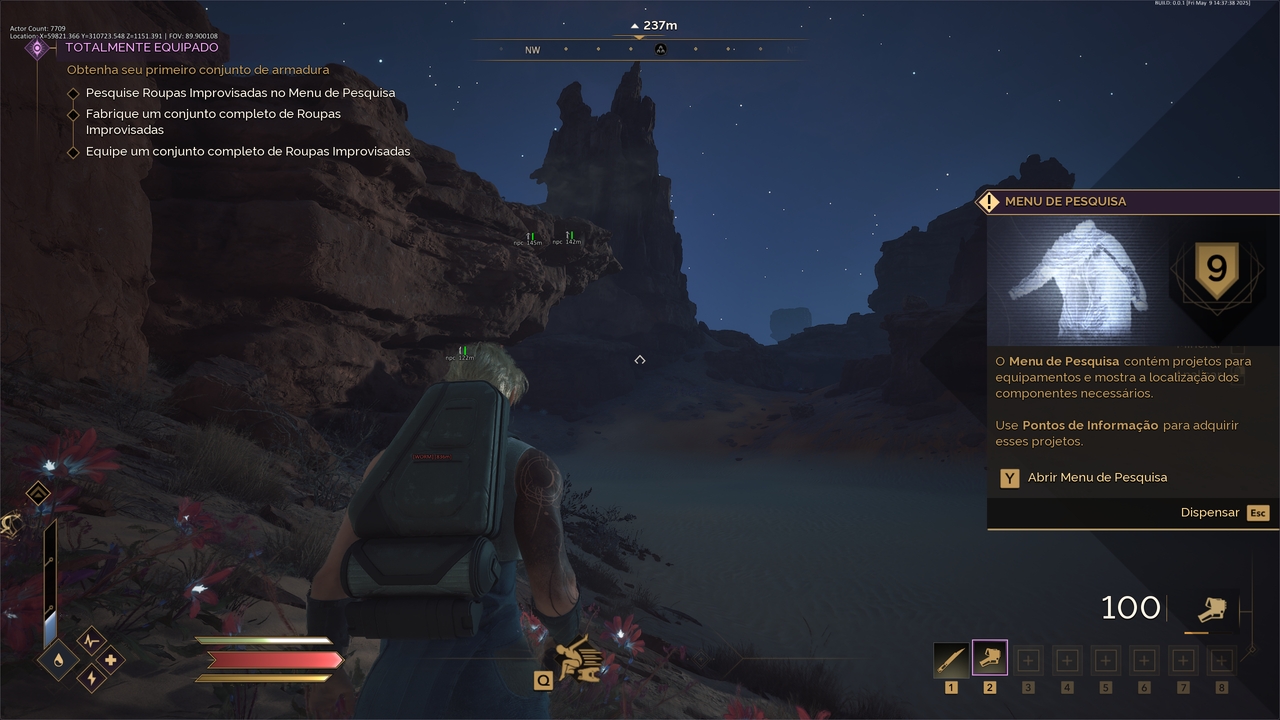Click the diamond chevron emblem above the hydration bar
Image resolution: width=1280 pixels, height=720 pixels.
(37, 492)
